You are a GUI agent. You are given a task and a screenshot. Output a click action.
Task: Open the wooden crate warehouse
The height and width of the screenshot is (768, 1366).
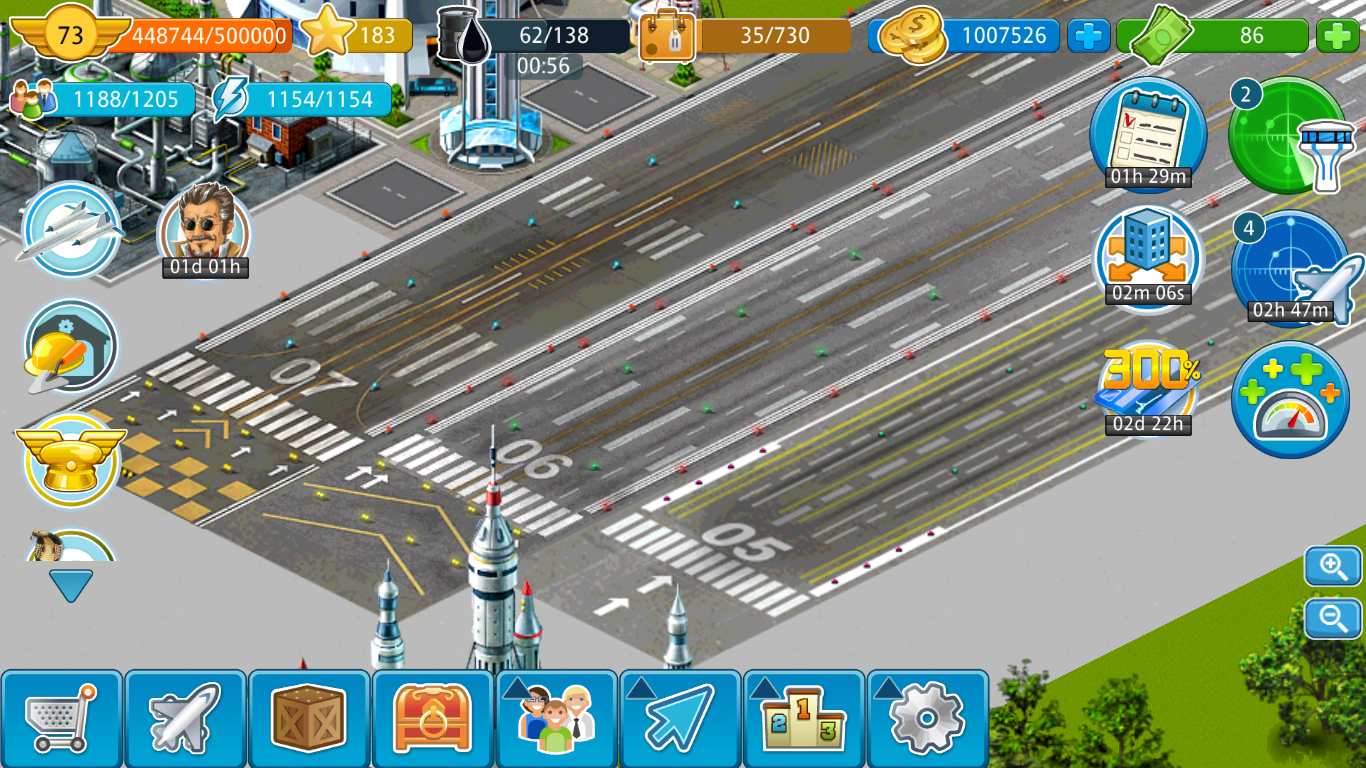coord(309,718)
